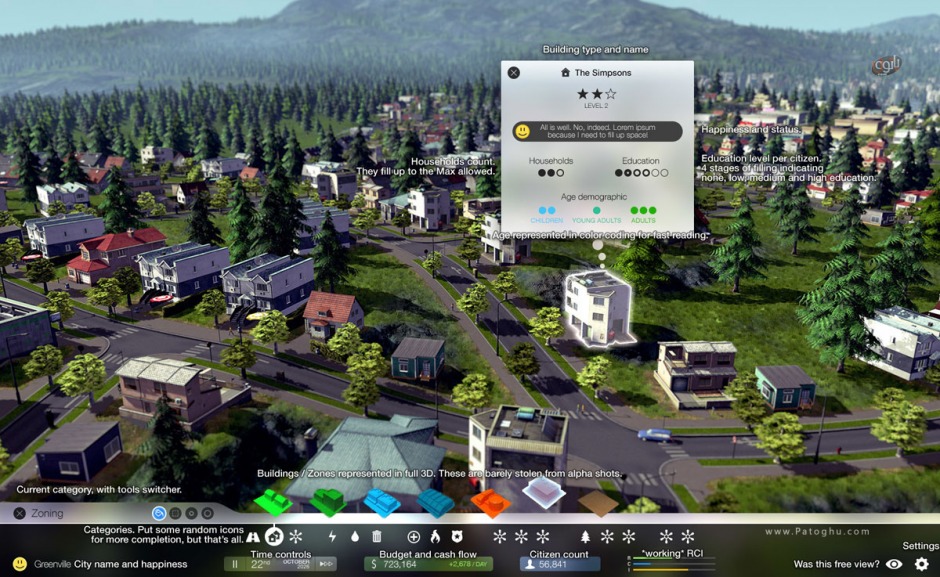Open the healthcare plus-sign category
940x577 pixels.
(x=413, y=537)
